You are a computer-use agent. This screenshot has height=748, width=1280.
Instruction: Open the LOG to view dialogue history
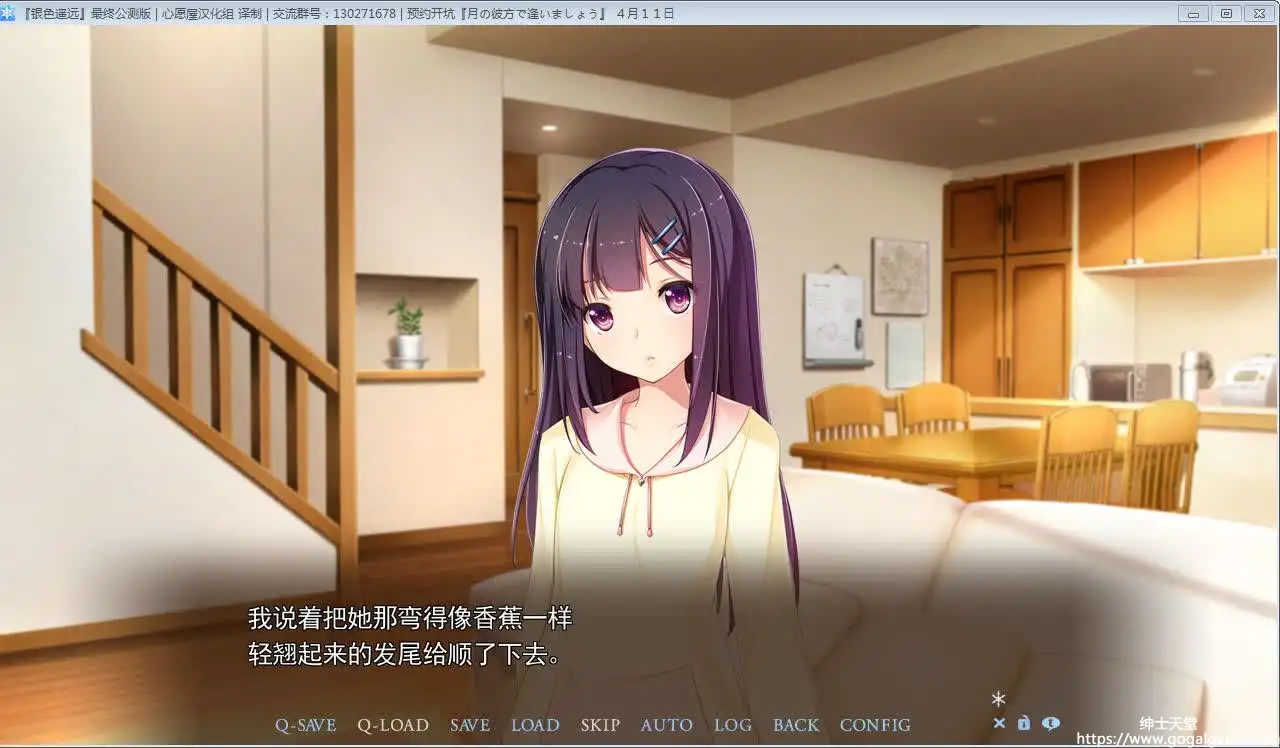[733, 725]
